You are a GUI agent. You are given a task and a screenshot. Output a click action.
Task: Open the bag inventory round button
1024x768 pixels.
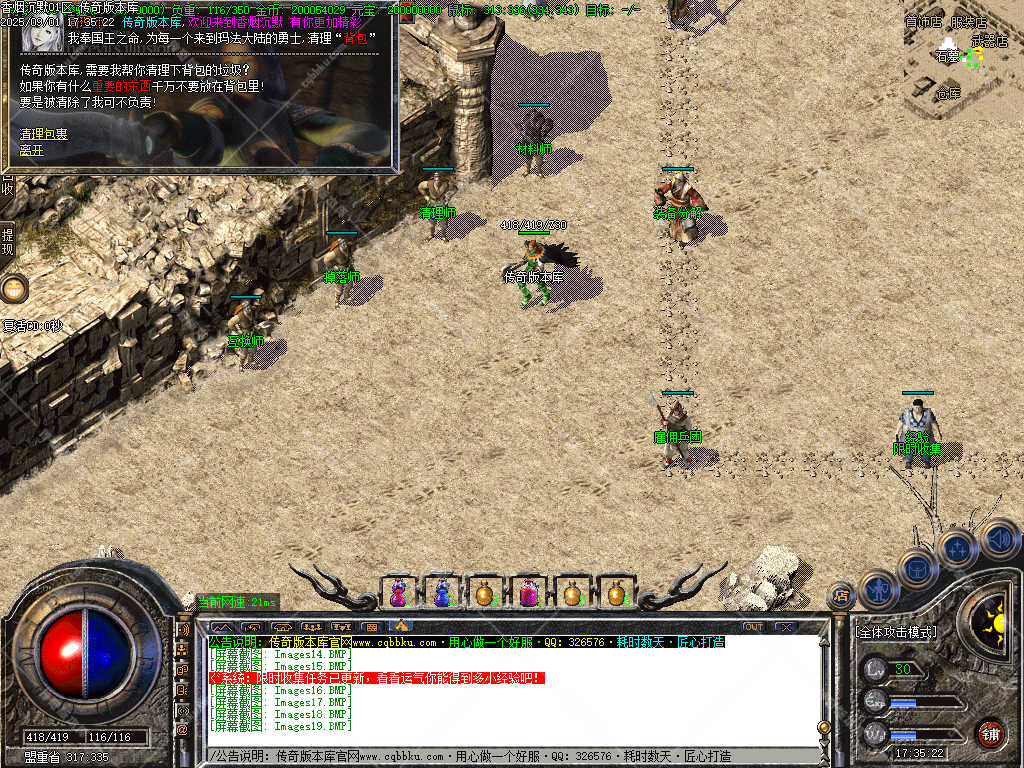point(917,568)
